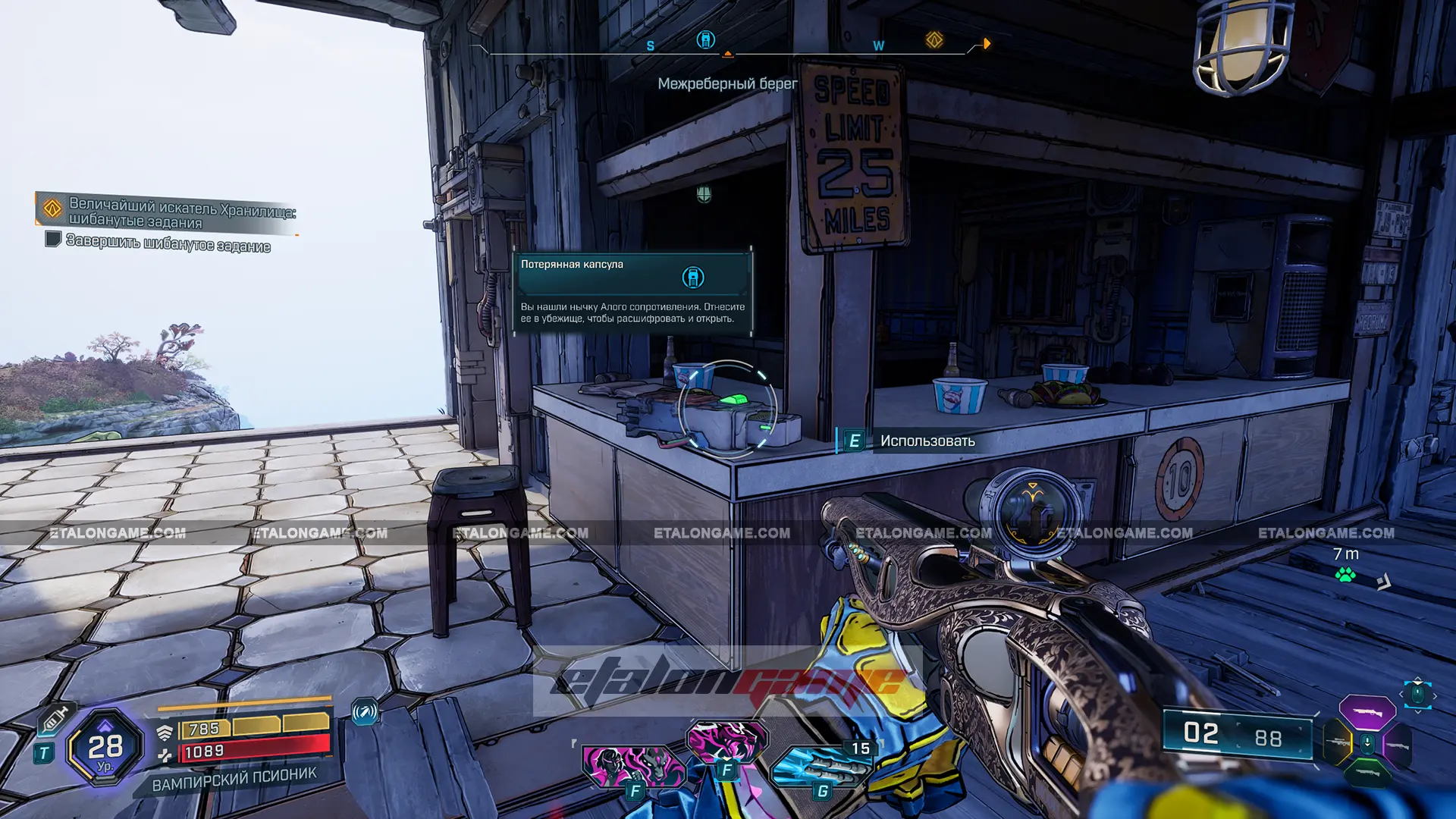Select the Потерянная капсула tooltip panel
The height and width of the screenshot is (819, 1456).
tap(632, 292)
